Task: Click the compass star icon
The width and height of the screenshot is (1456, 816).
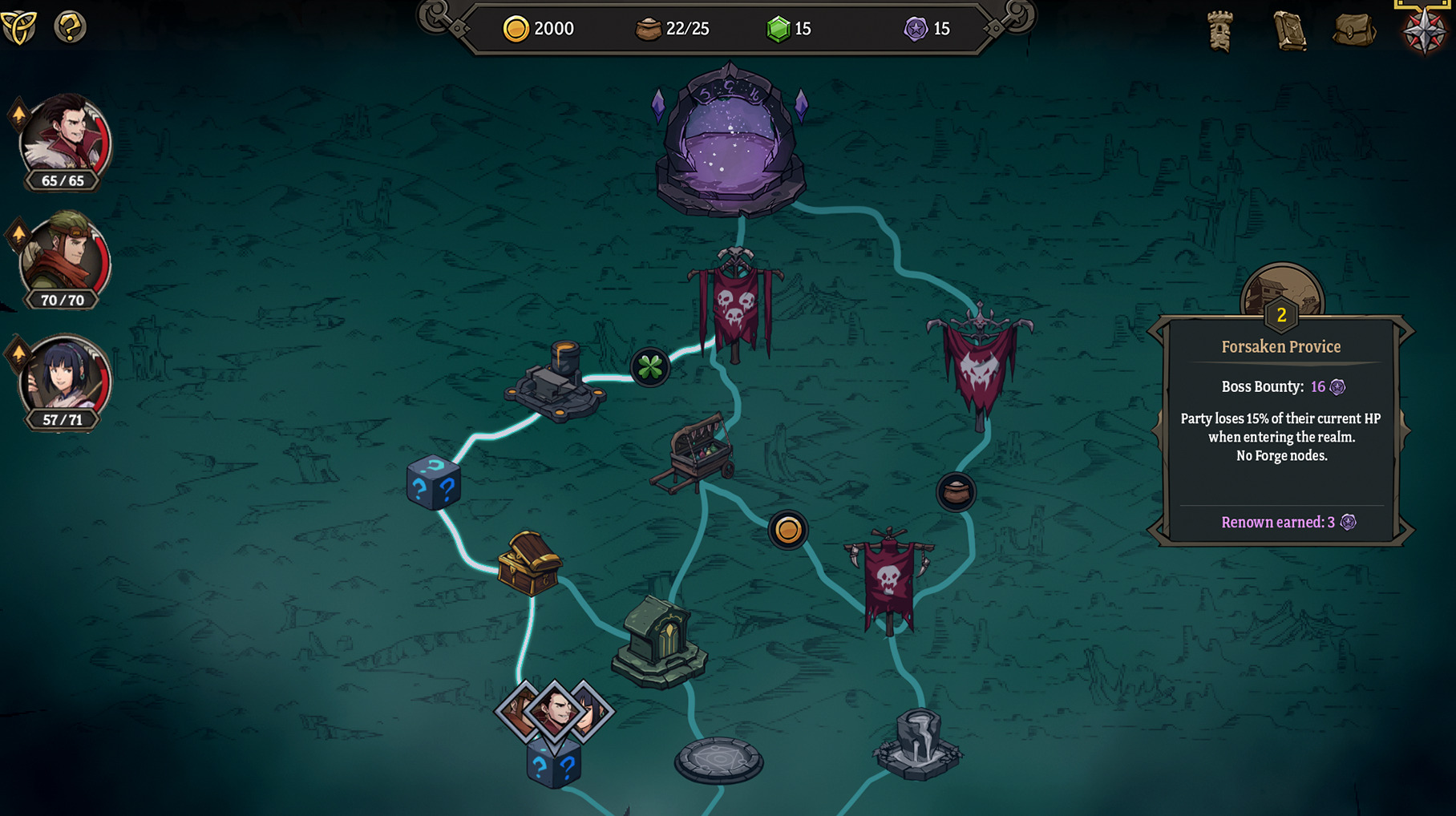Action: 1424,30
